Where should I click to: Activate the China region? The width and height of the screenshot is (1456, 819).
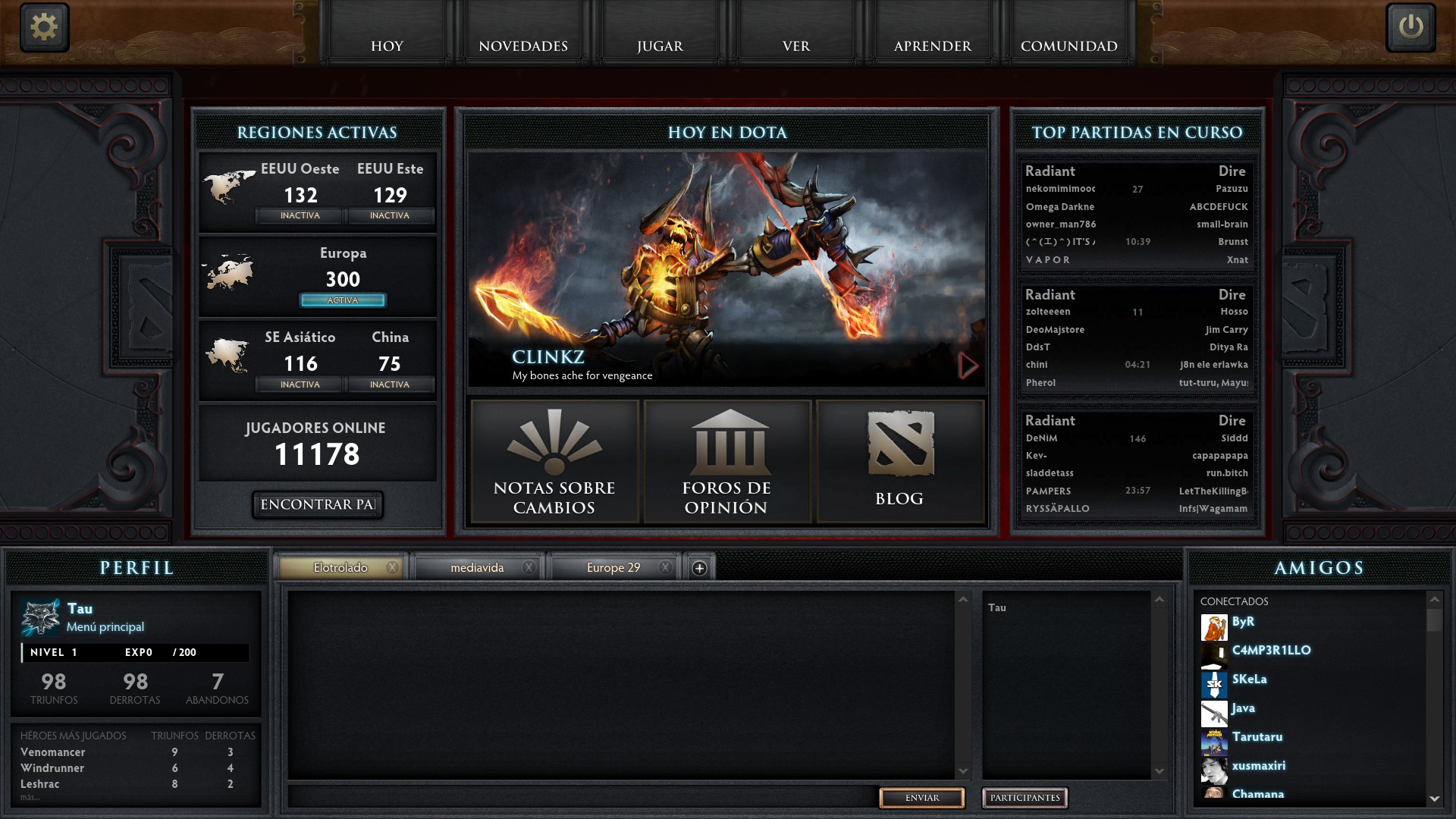[390, 384]
